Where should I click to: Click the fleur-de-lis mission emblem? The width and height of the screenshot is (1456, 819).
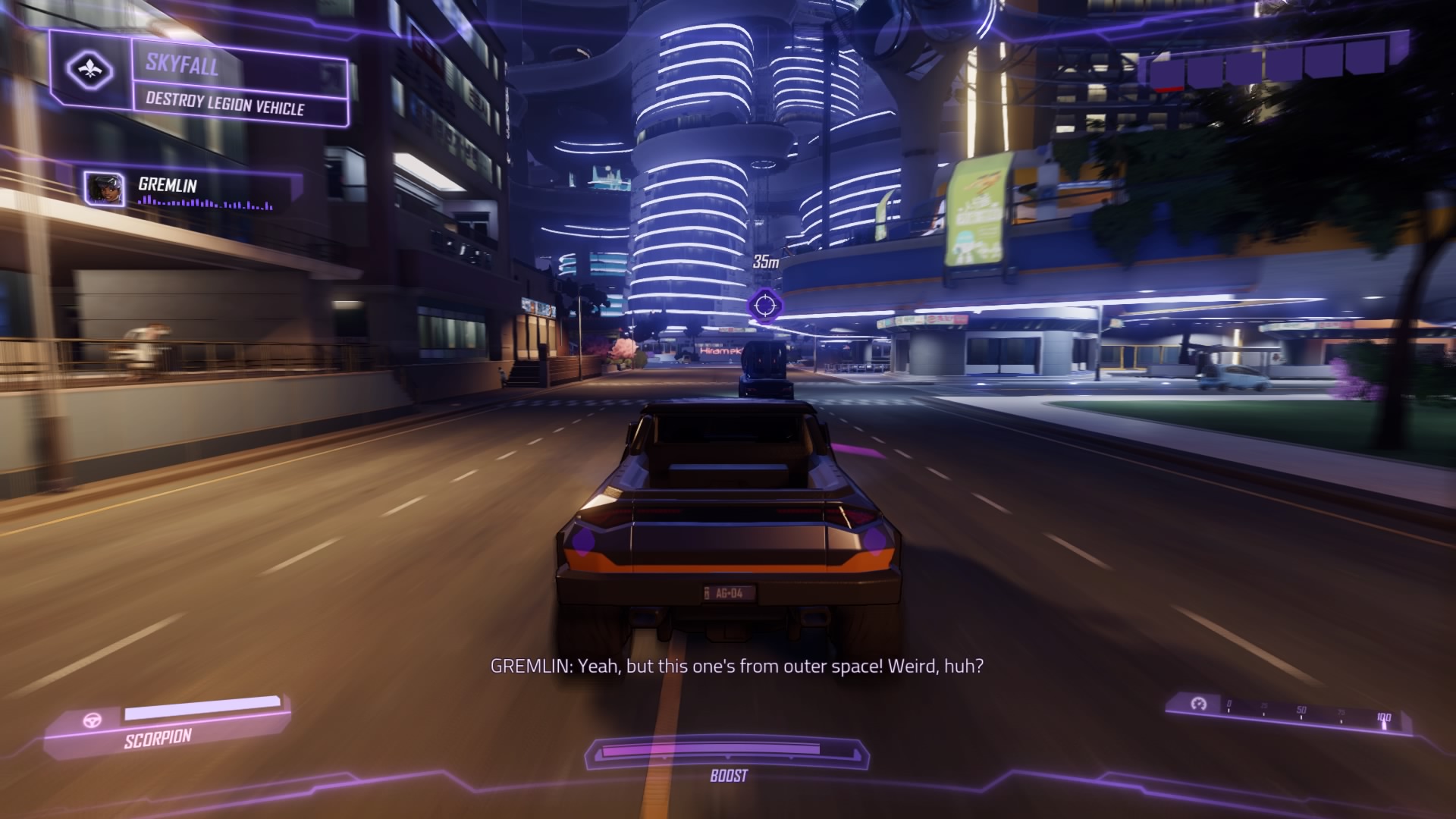pos(89,71)
